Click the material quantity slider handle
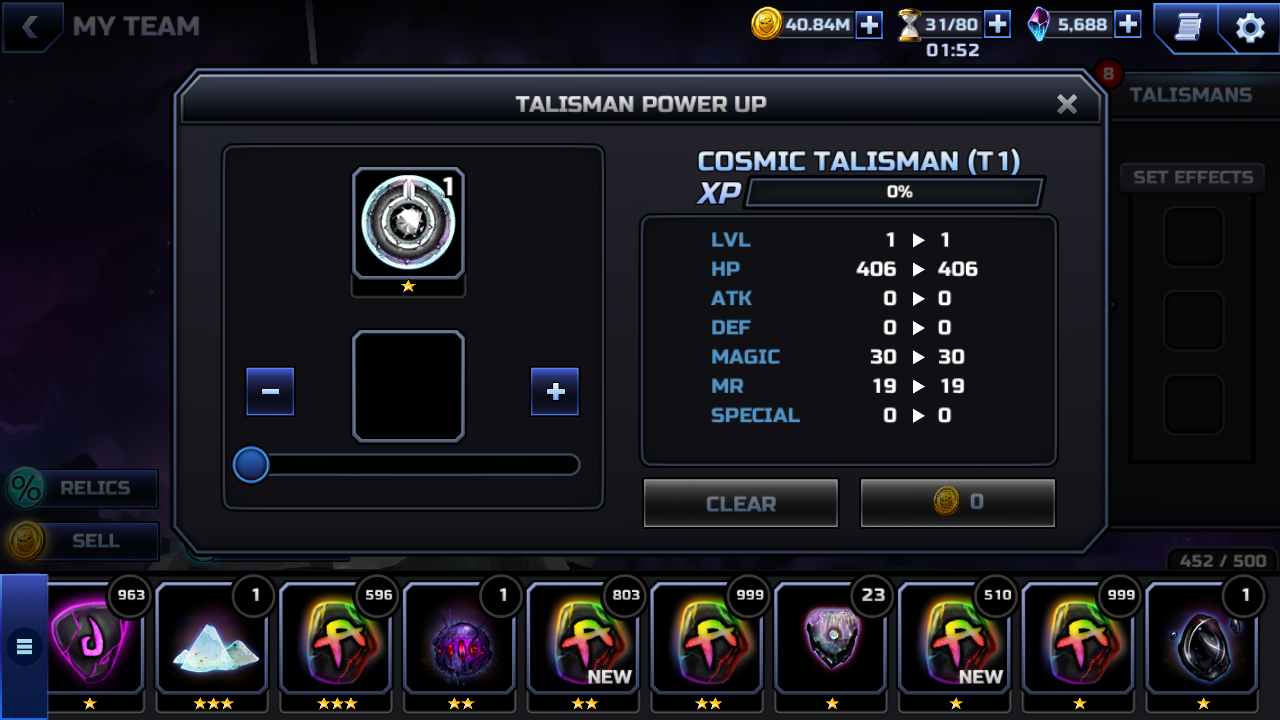The image size is (1280, 720). pyautogui.click(x=251, y=465)
